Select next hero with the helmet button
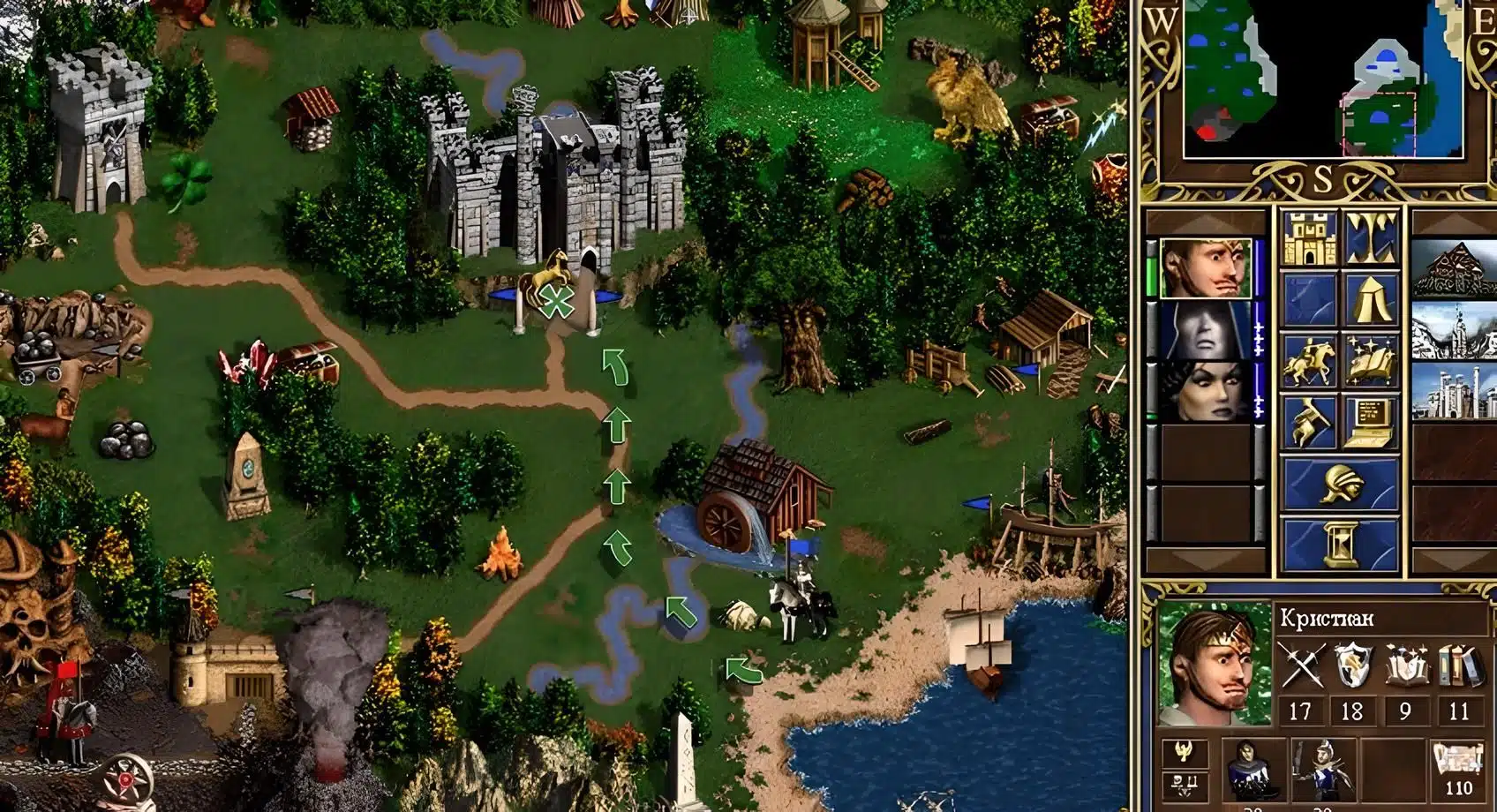 click(x=1340, y=484)
